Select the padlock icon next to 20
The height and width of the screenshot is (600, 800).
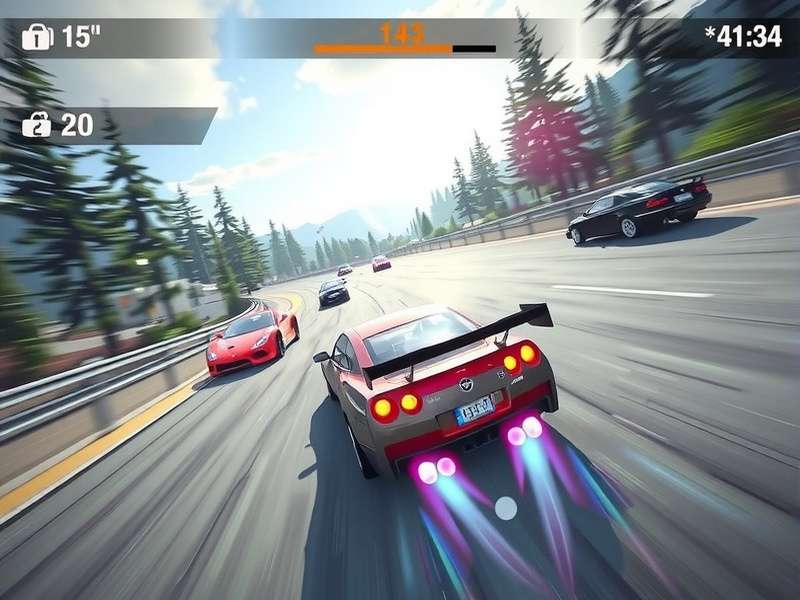pos(36,125)
